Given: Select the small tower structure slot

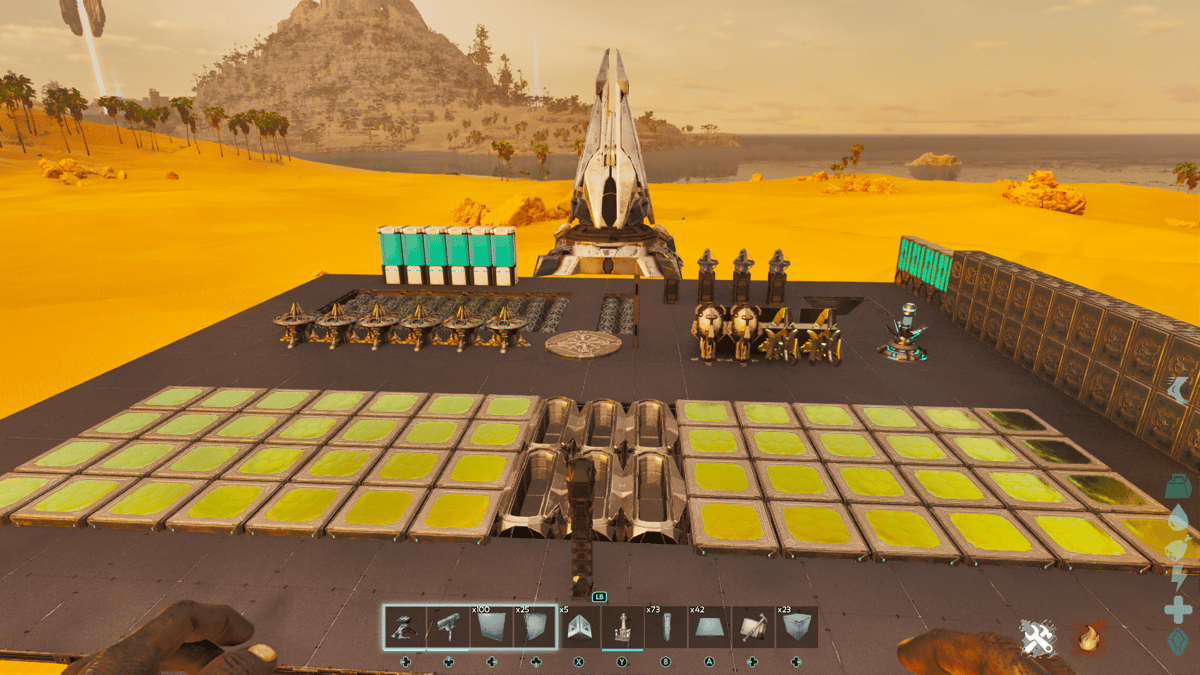Looking at the screenshot, I should [622, 627].
